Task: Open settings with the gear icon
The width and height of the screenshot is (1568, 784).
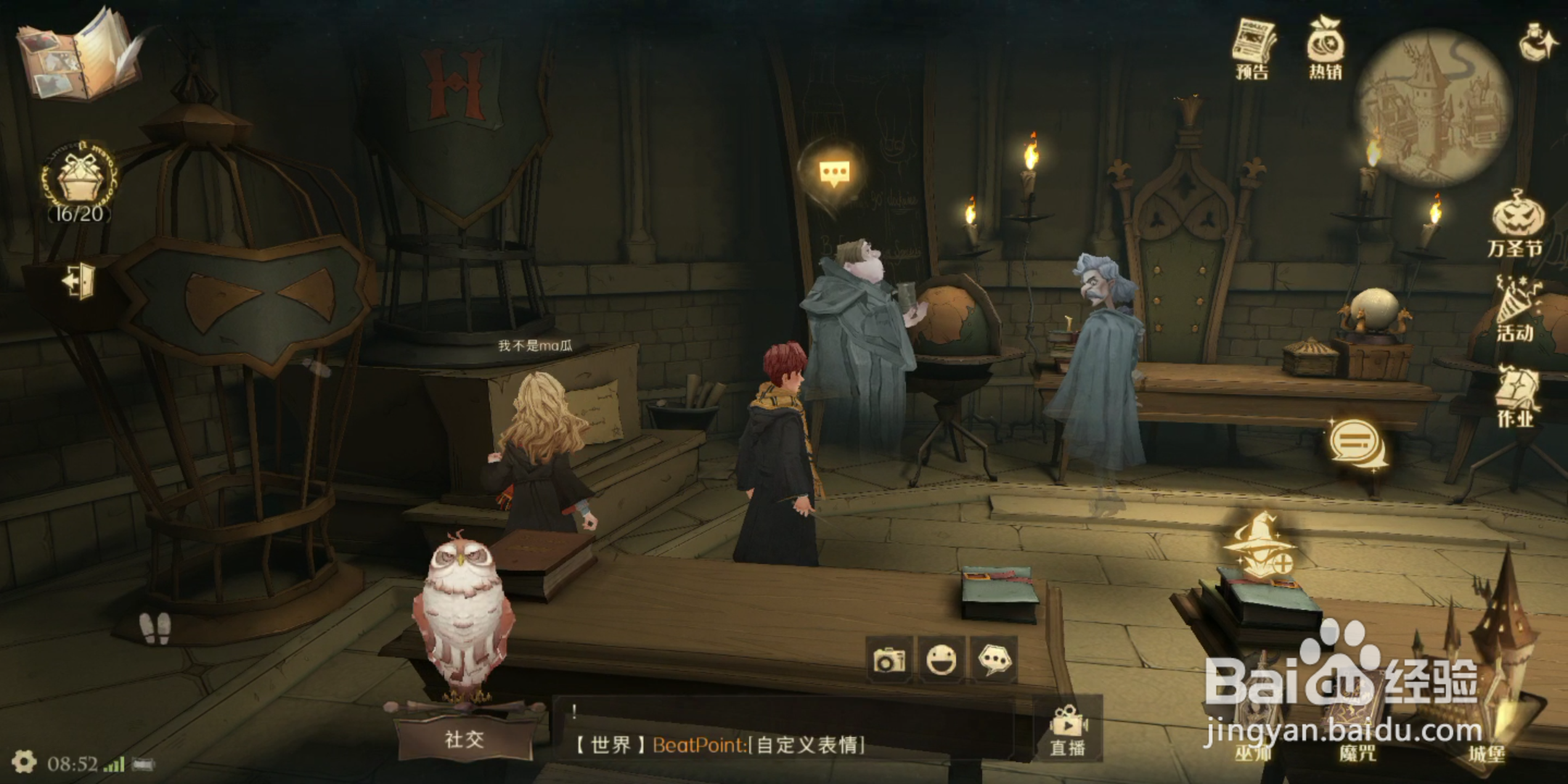Action: pyautogui.click(x=24, y=762)
